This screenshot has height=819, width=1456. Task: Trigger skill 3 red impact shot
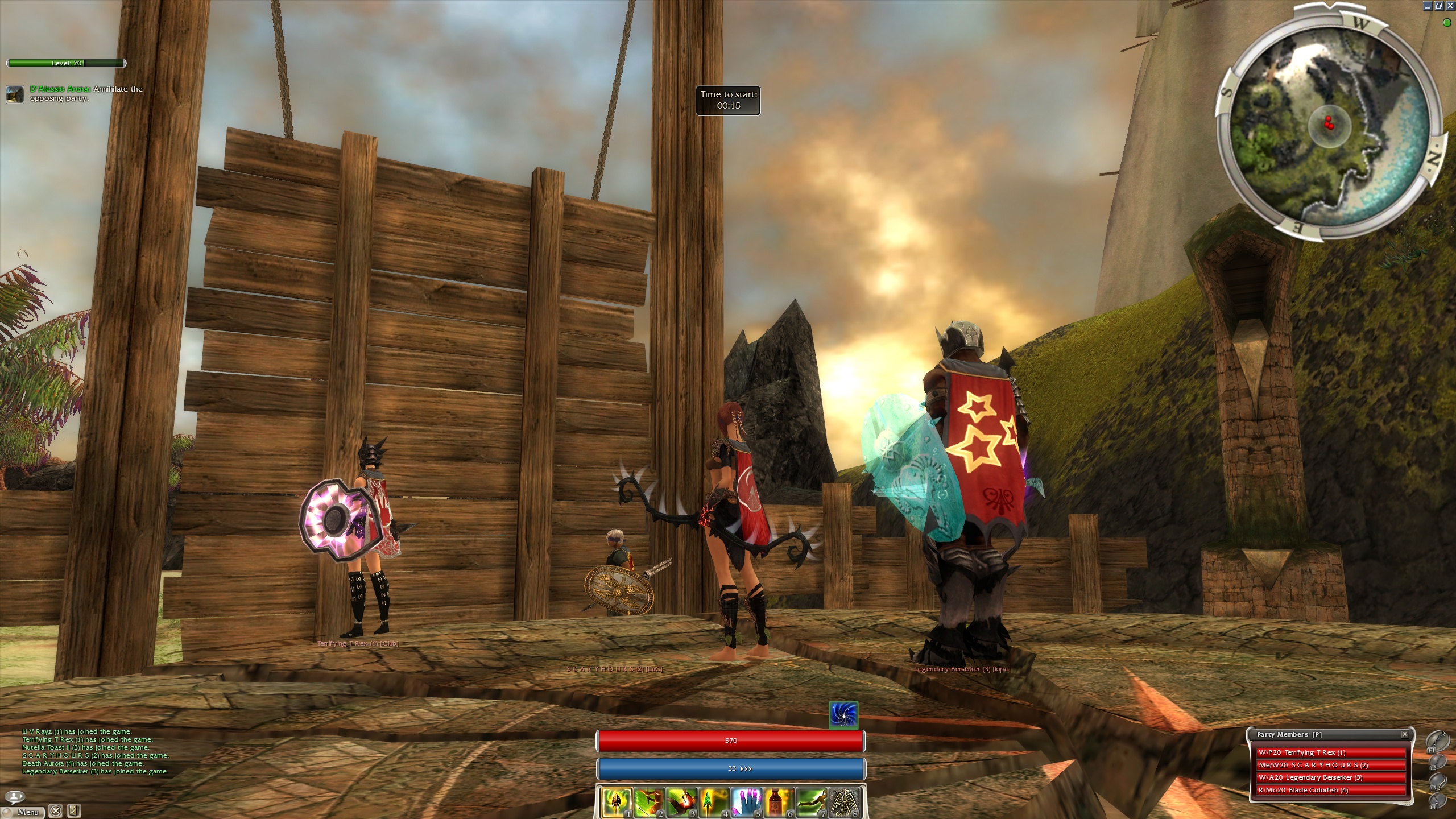(x=681, y=802)
